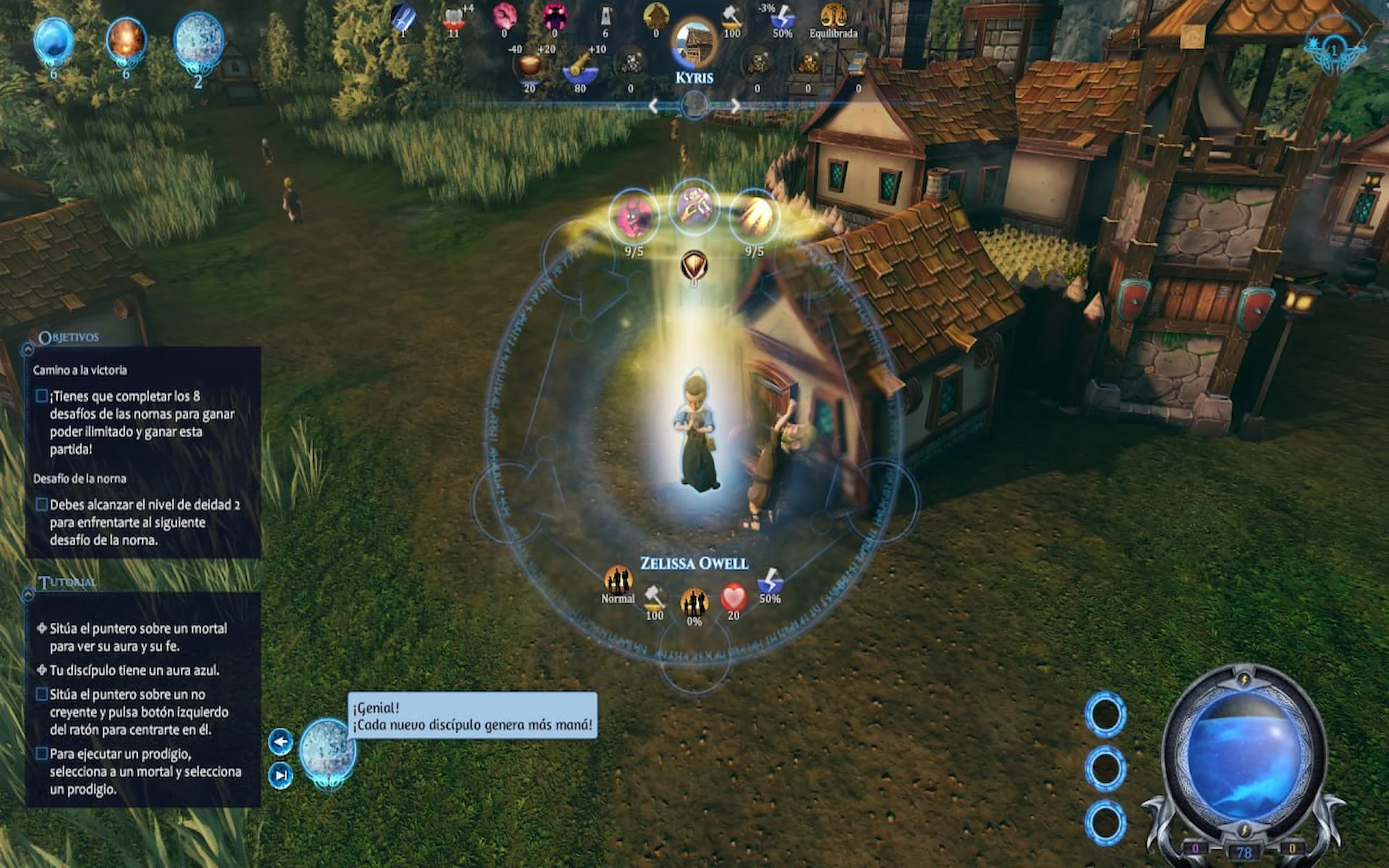Select the orange fiery orb icon
The image size is (1389, 868).
click(x=126, y=41)
